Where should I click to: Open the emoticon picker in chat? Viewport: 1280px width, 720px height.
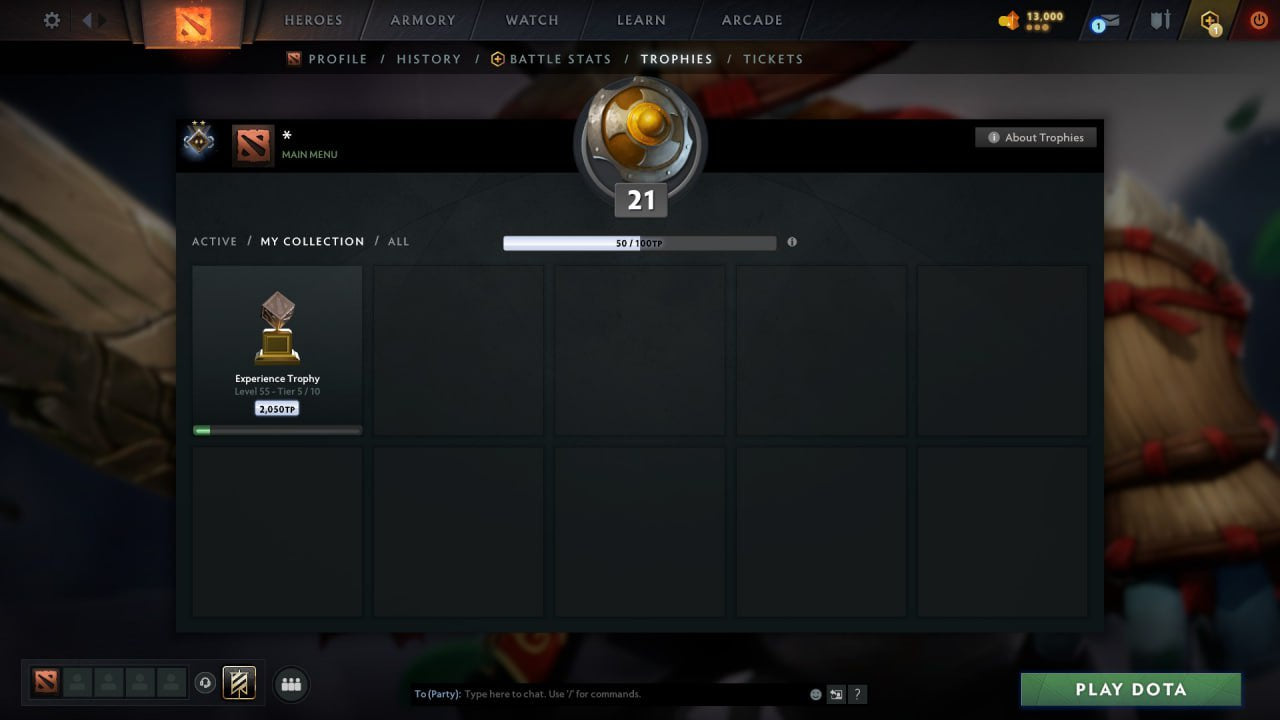point(815,694)
